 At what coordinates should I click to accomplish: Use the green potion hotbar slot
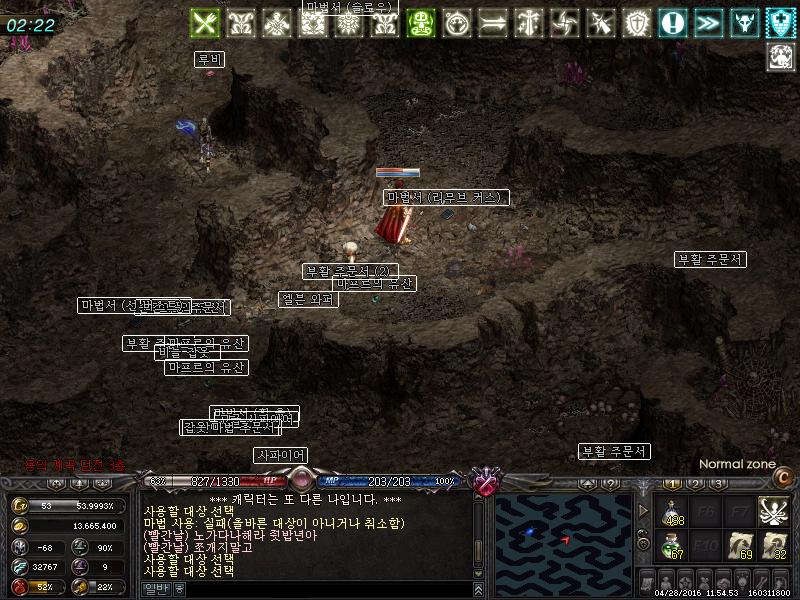coord(674,546)
